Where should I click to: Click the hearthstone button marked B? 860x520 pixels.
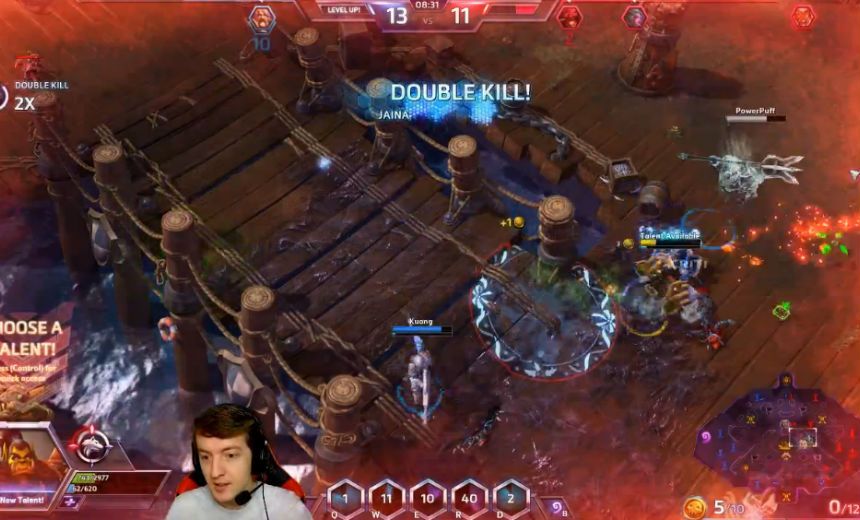[x=553, y=507]
